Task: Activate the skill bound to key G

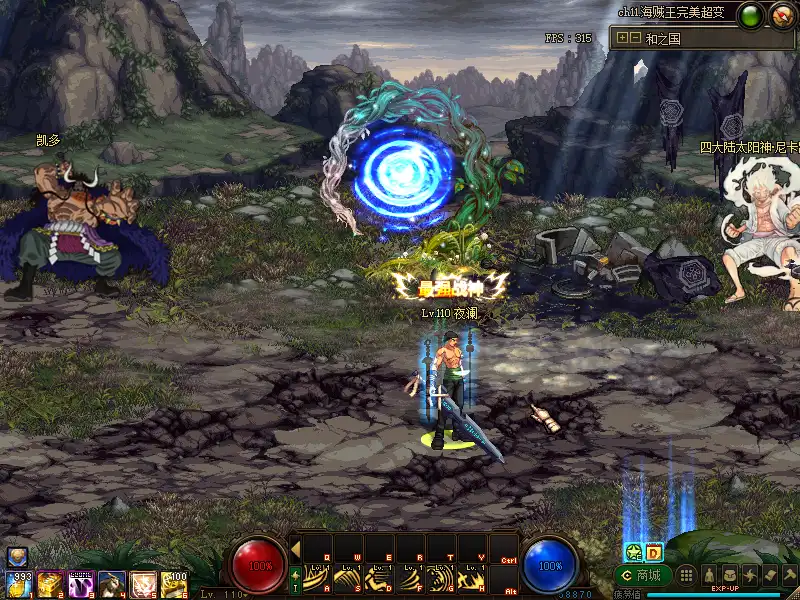Action: pos(441,578)
